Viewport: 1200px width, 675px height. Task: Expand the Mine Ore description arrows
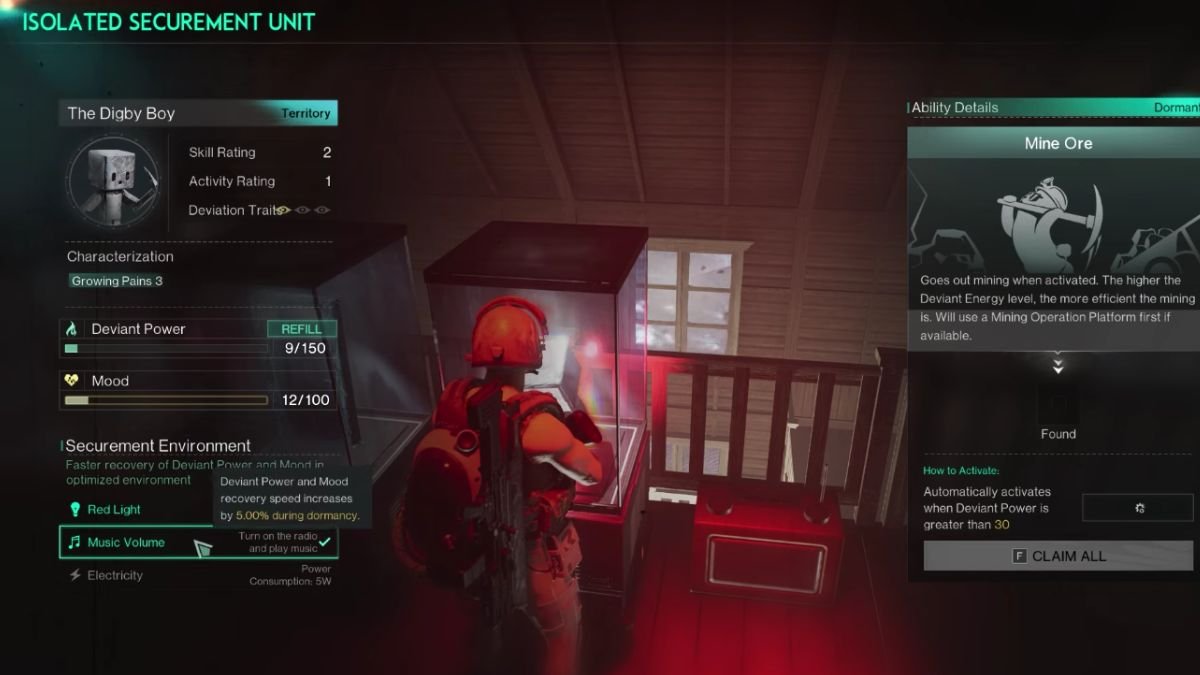pyautogui.click(x=1058, y=367)
